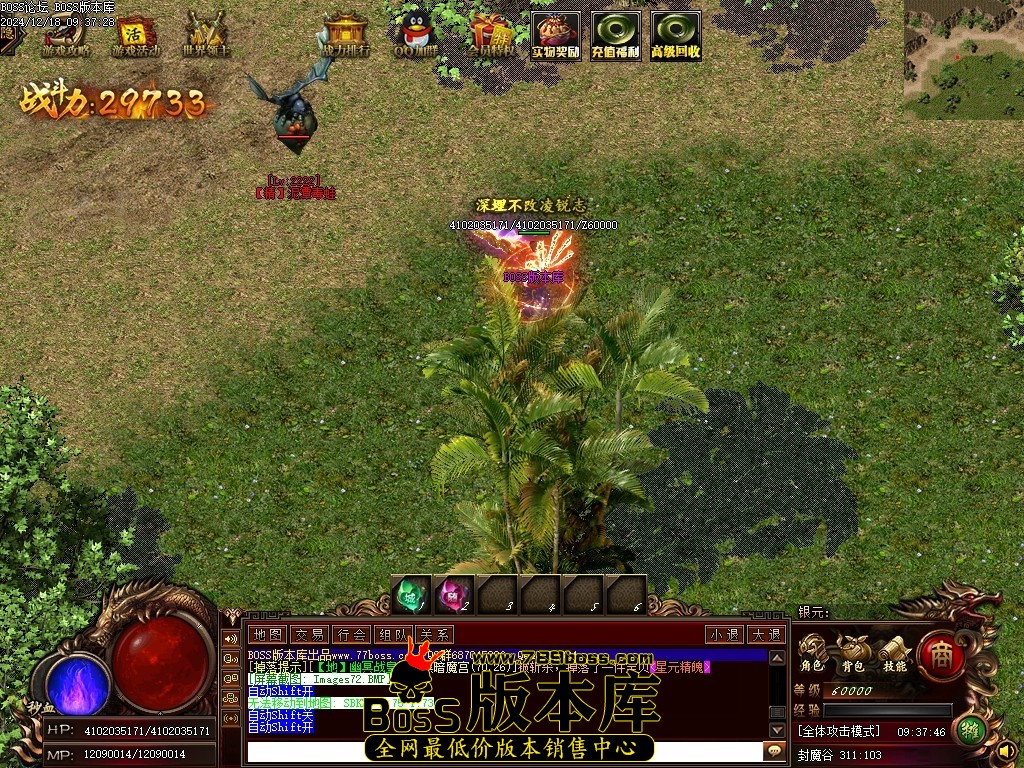
Task: Open the 游戏活动 events icon
Action: 135,34
